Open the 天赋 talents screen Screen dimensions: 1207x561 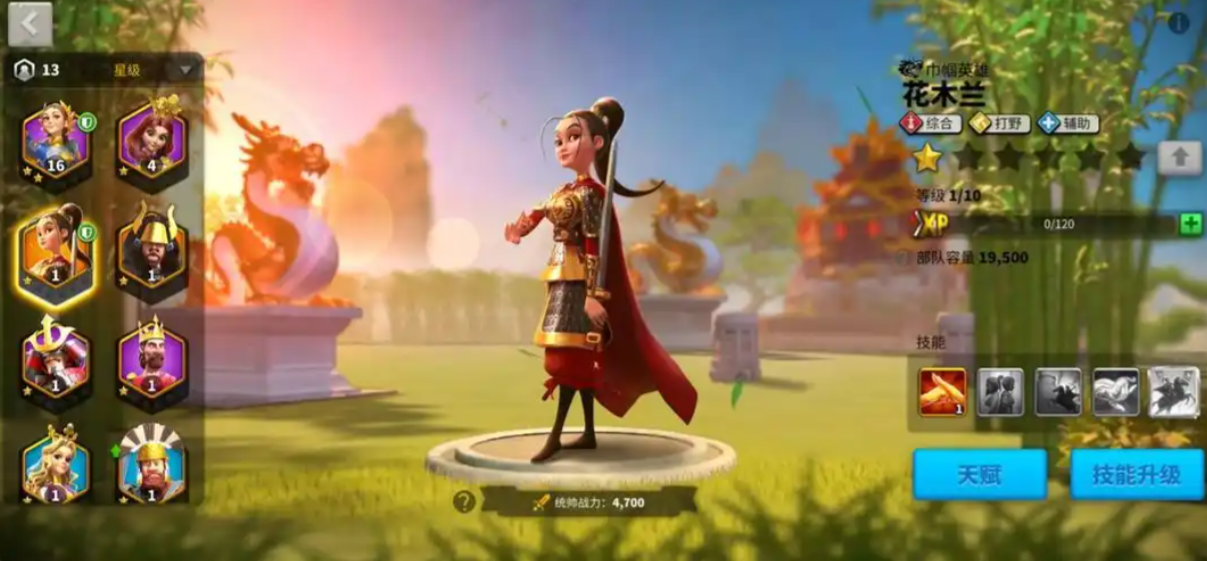pyautogui.click(x=979, y=474)
